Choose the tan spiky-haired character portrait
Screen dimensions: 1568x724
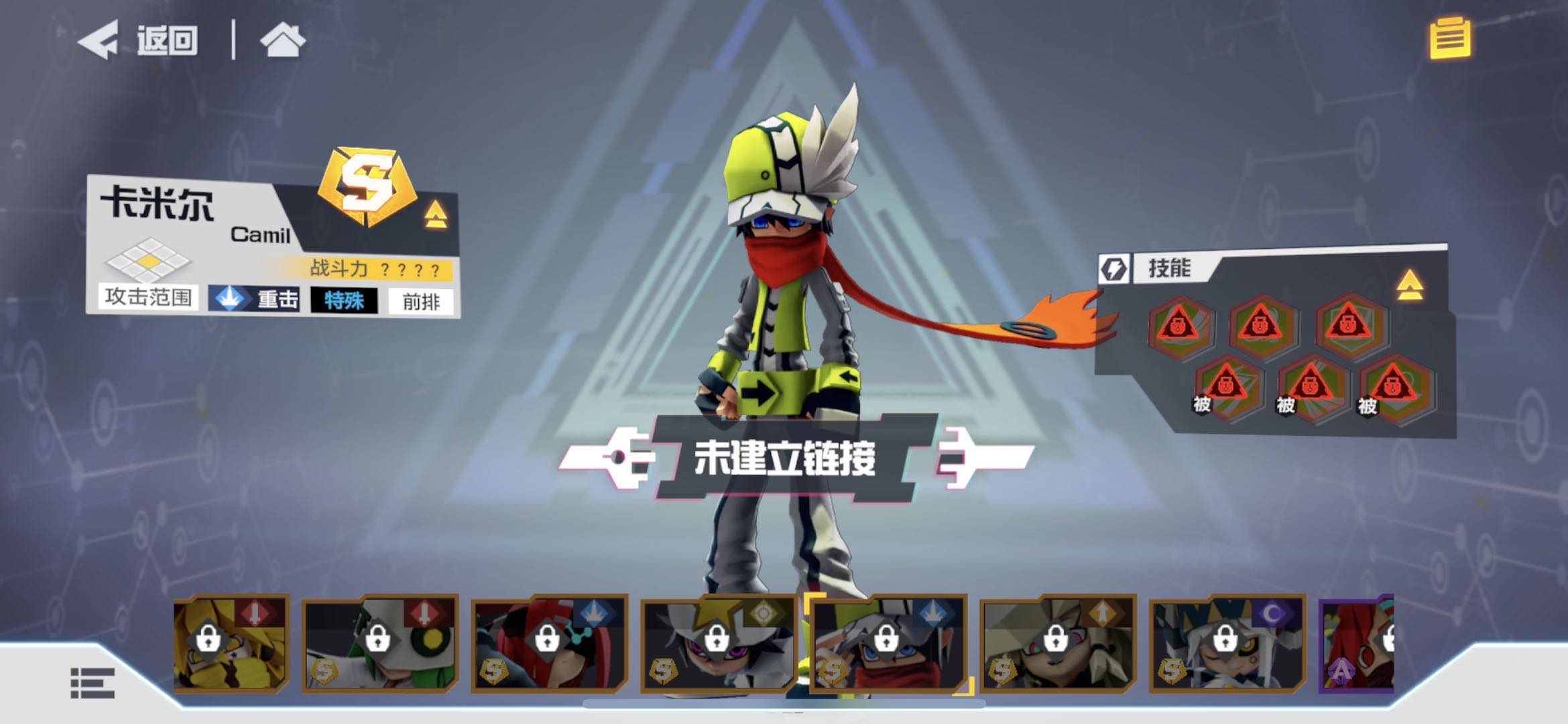click(1057, 644)
